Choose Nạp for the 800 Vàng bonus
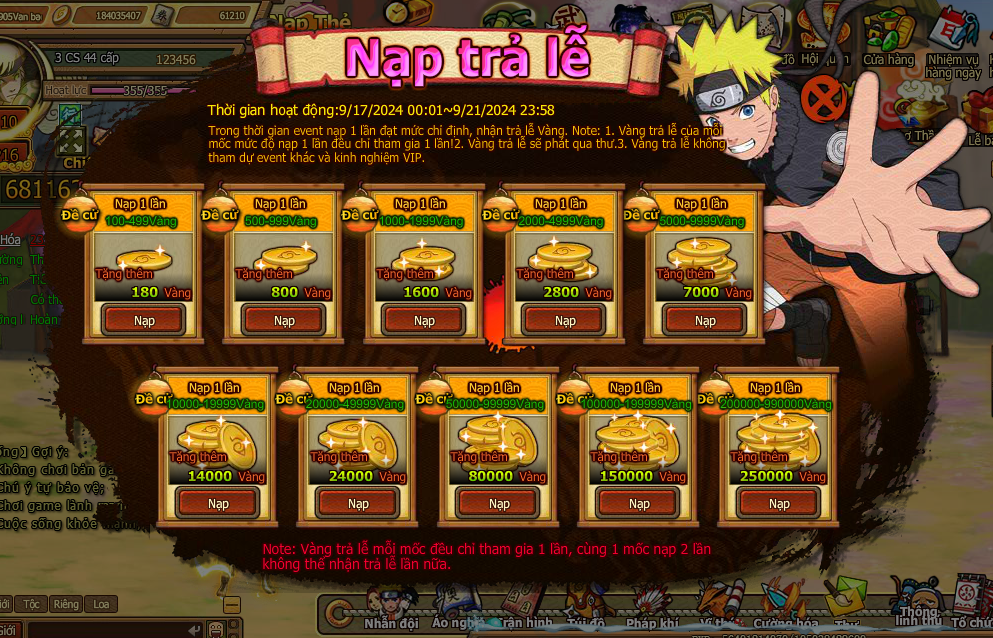 (285, 321)
